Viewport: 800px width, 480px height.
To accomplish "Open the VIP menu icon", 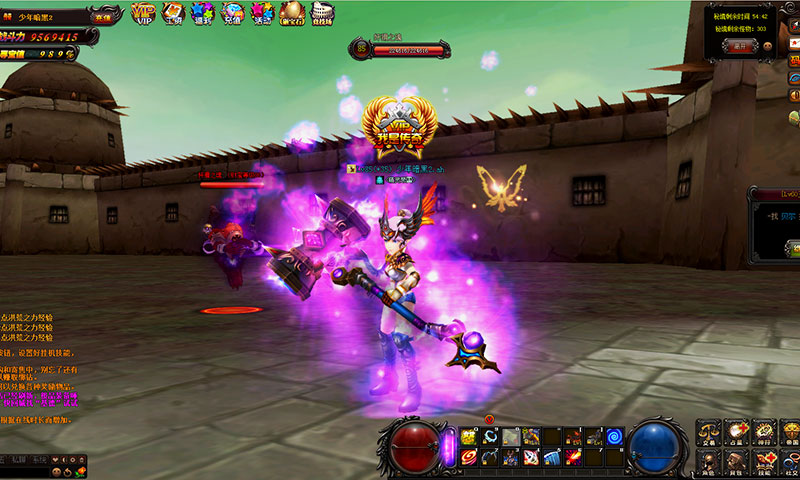I will point(143,13).
